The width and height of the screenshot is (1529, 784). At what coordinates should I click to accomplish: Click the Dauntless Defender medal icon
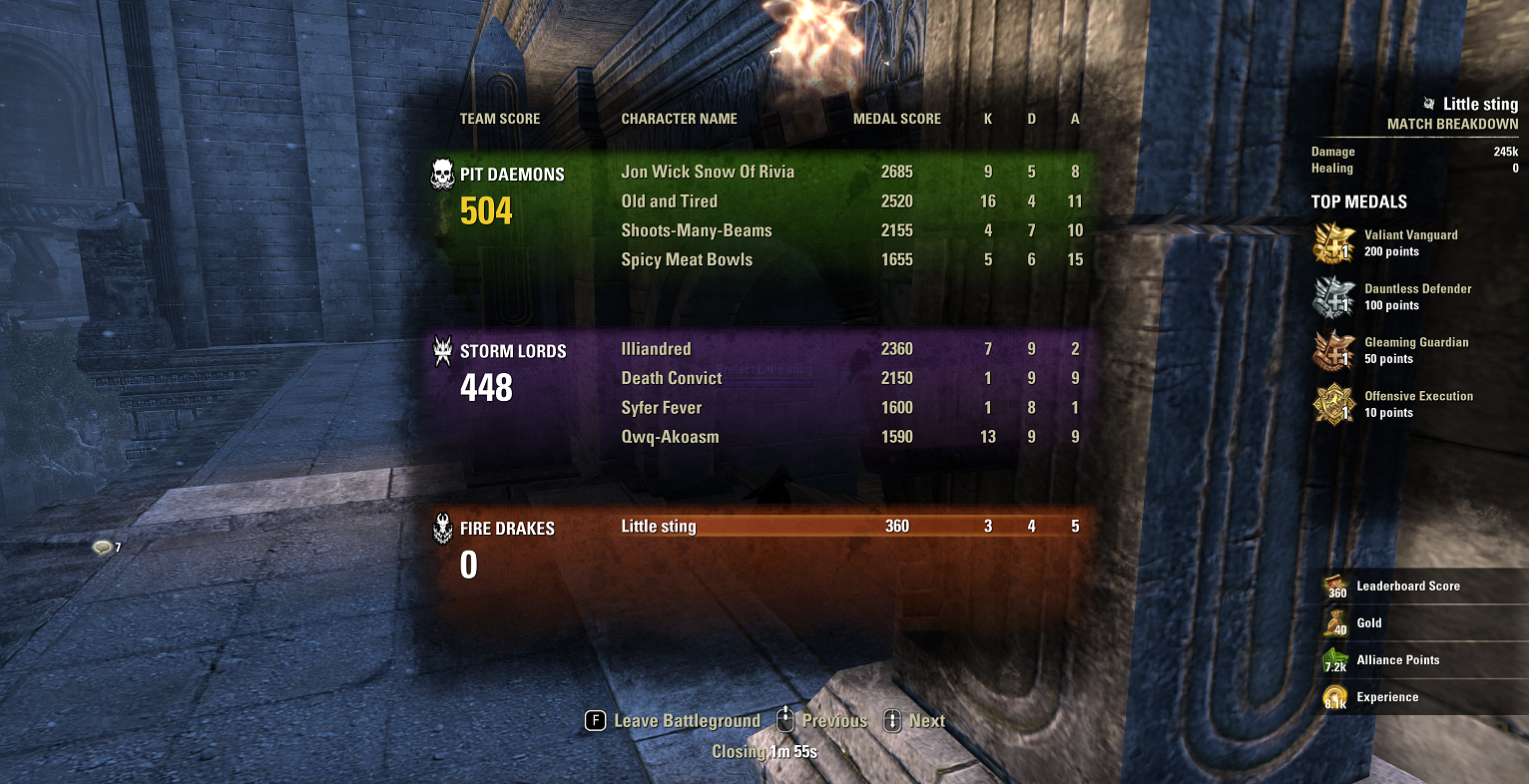[x=1334, y=296]
